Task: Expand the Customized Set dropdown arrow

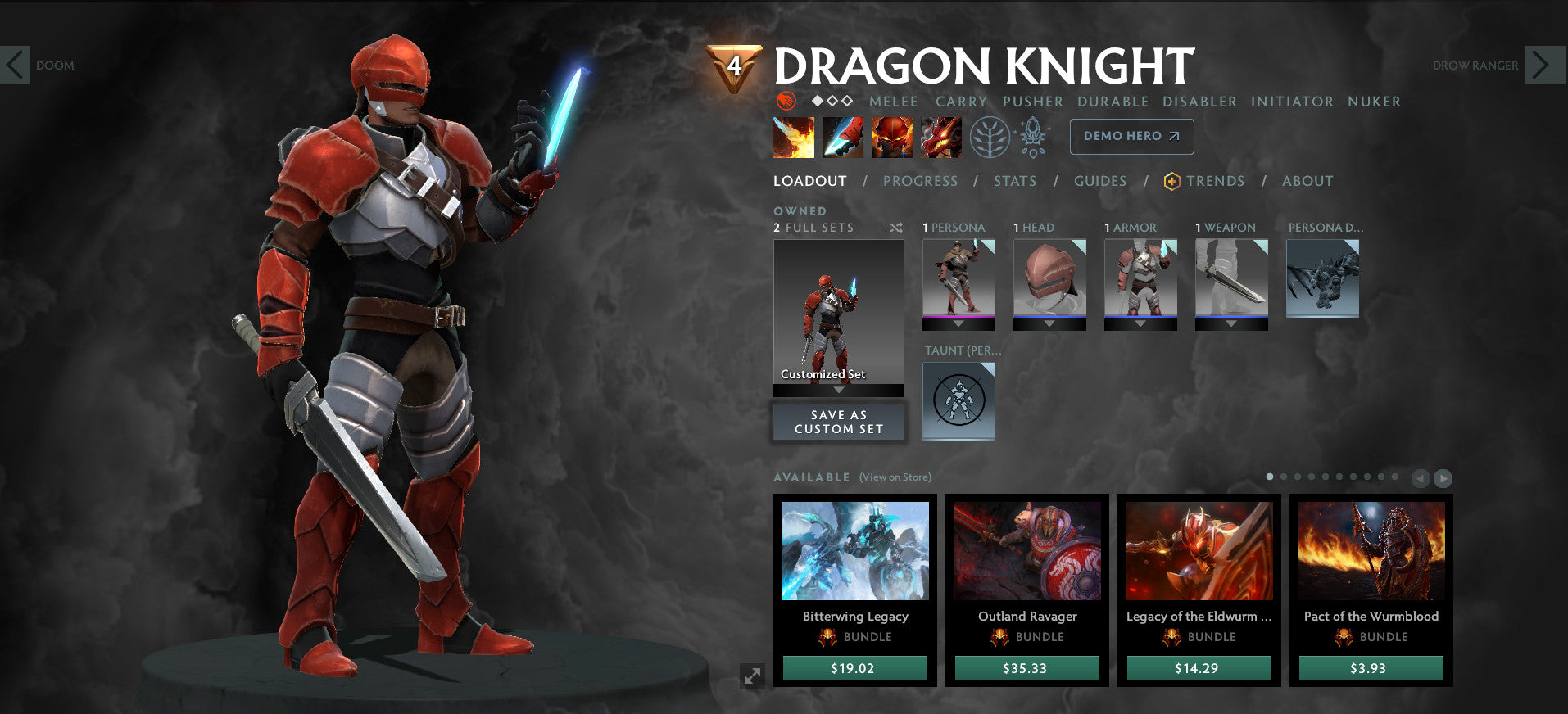Action: (838, 391)
